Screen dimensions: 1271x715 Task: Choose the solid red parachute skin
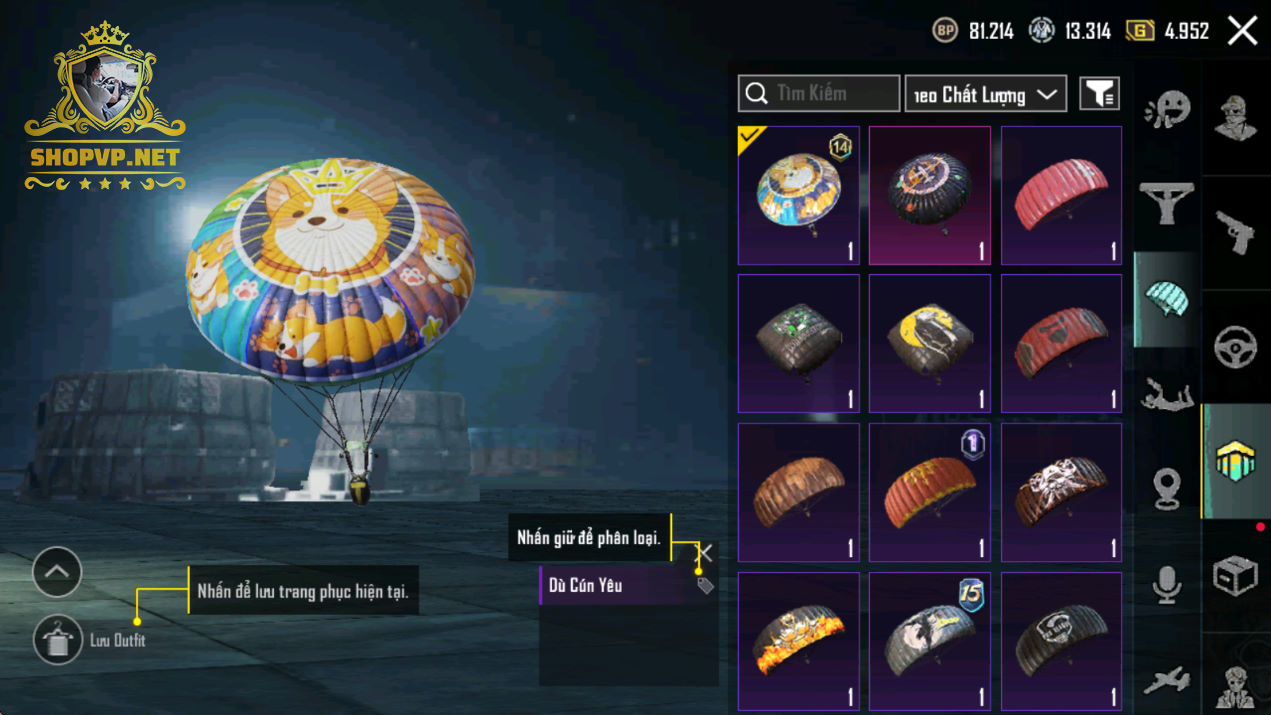(x=1061, y=195)
